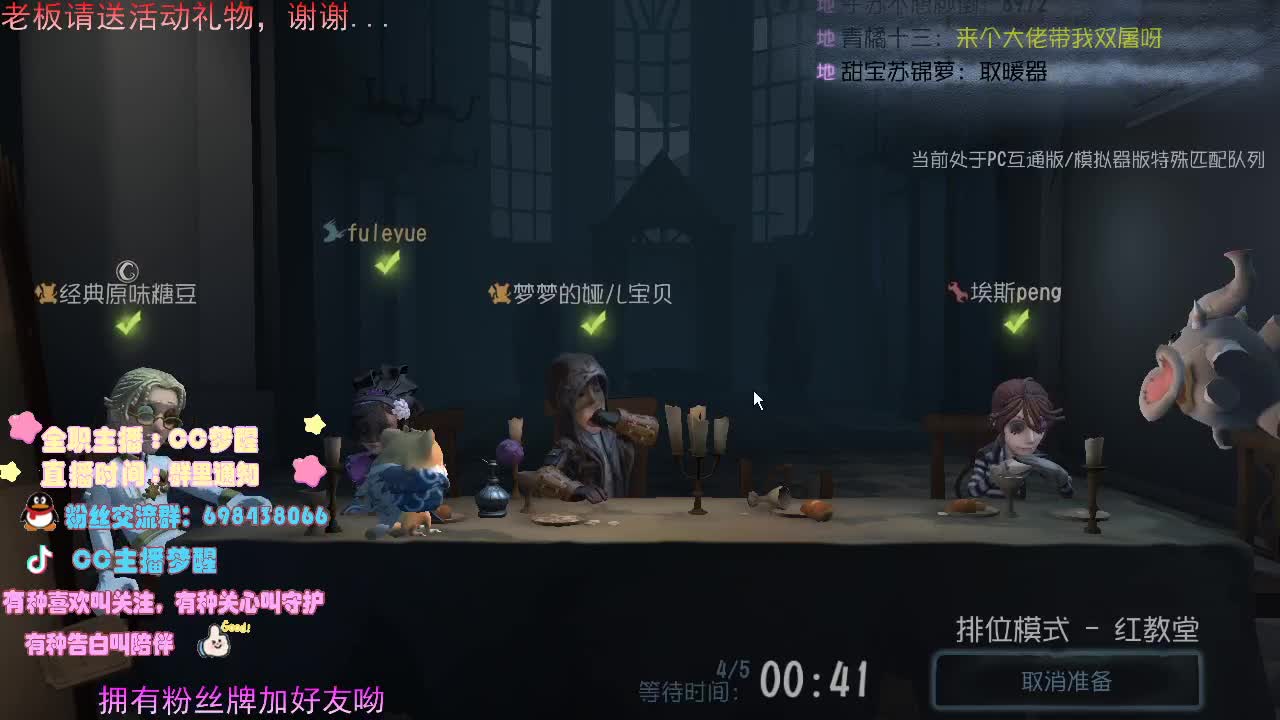Click the survivor icon beside 经典原味糖豆
Viewport: 1280px width, 720px height.
pos(48,291)
